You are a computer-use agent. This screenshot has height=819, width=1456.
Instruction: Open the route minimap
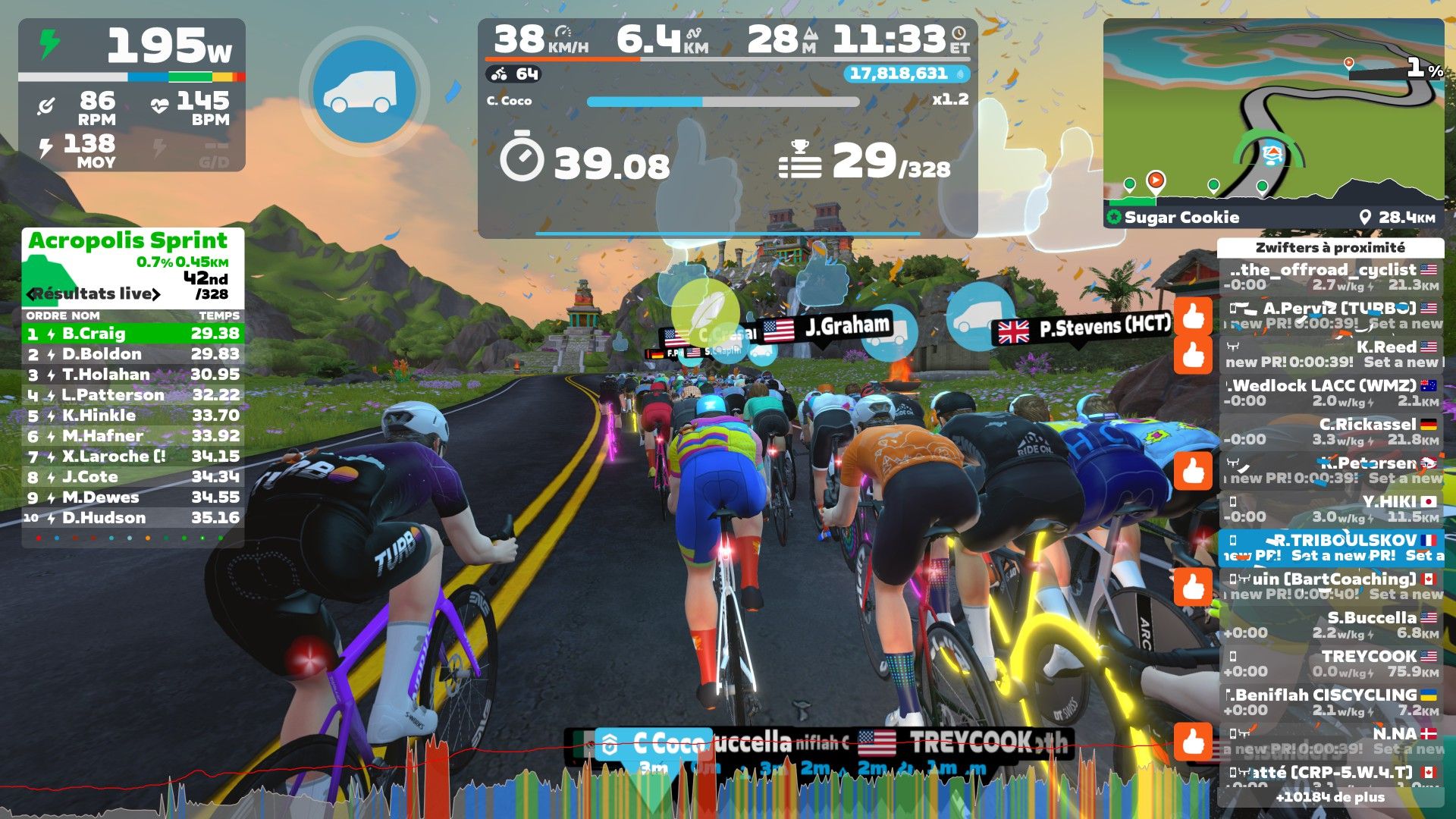(1273, 112)
